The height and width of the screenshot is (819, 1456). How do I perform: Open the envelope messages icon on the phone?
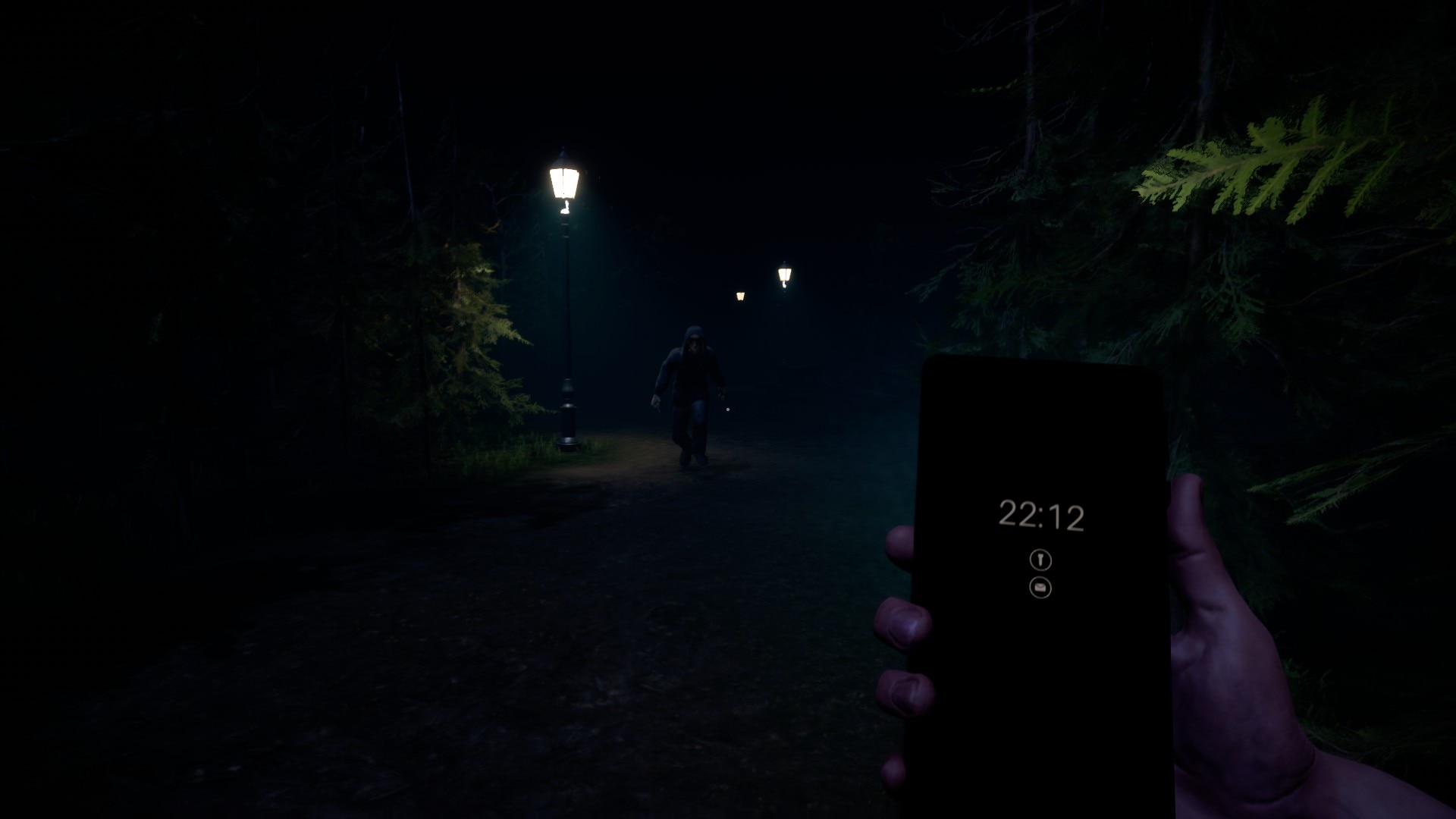1040,588
